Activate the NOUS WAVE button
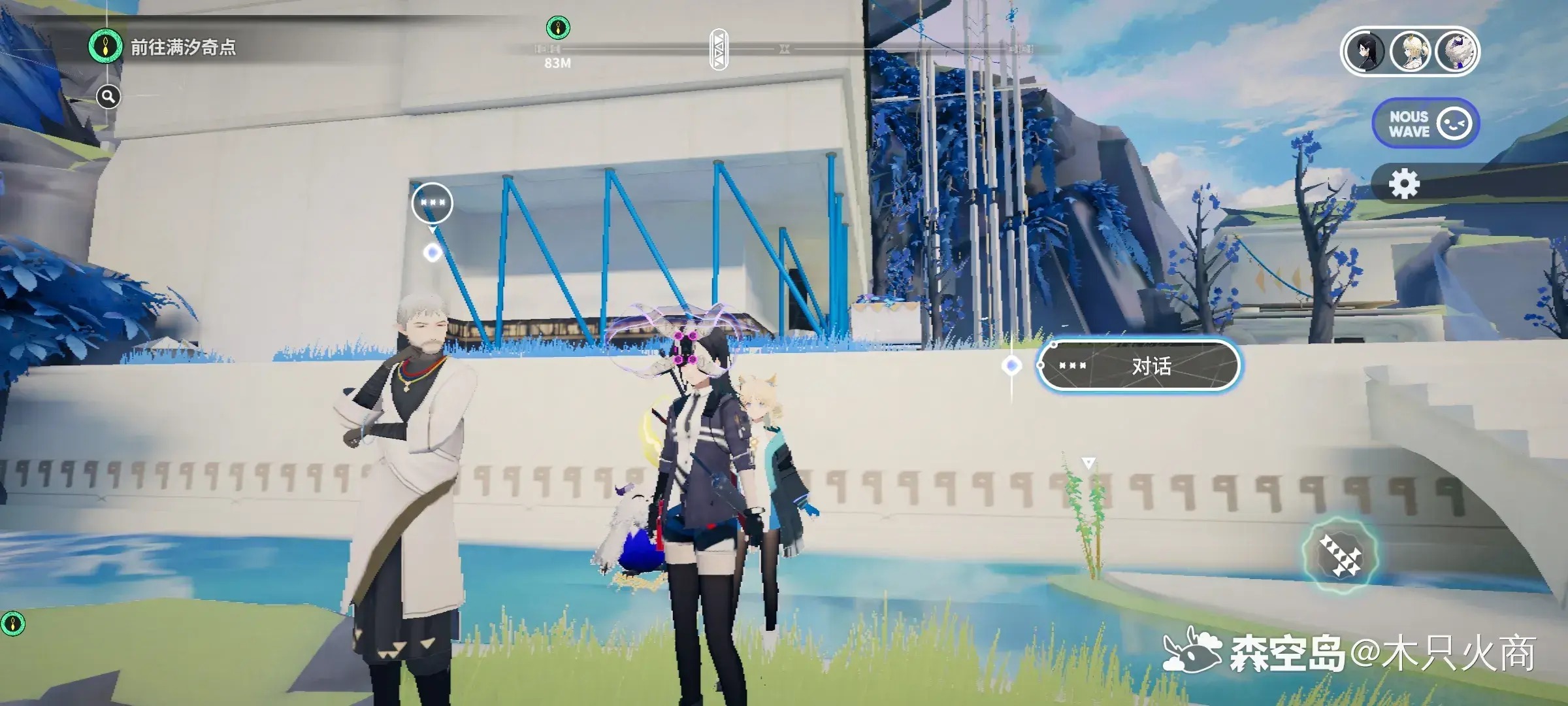The width and height of the screenshot is (1568, 706). pos(1426,124)
